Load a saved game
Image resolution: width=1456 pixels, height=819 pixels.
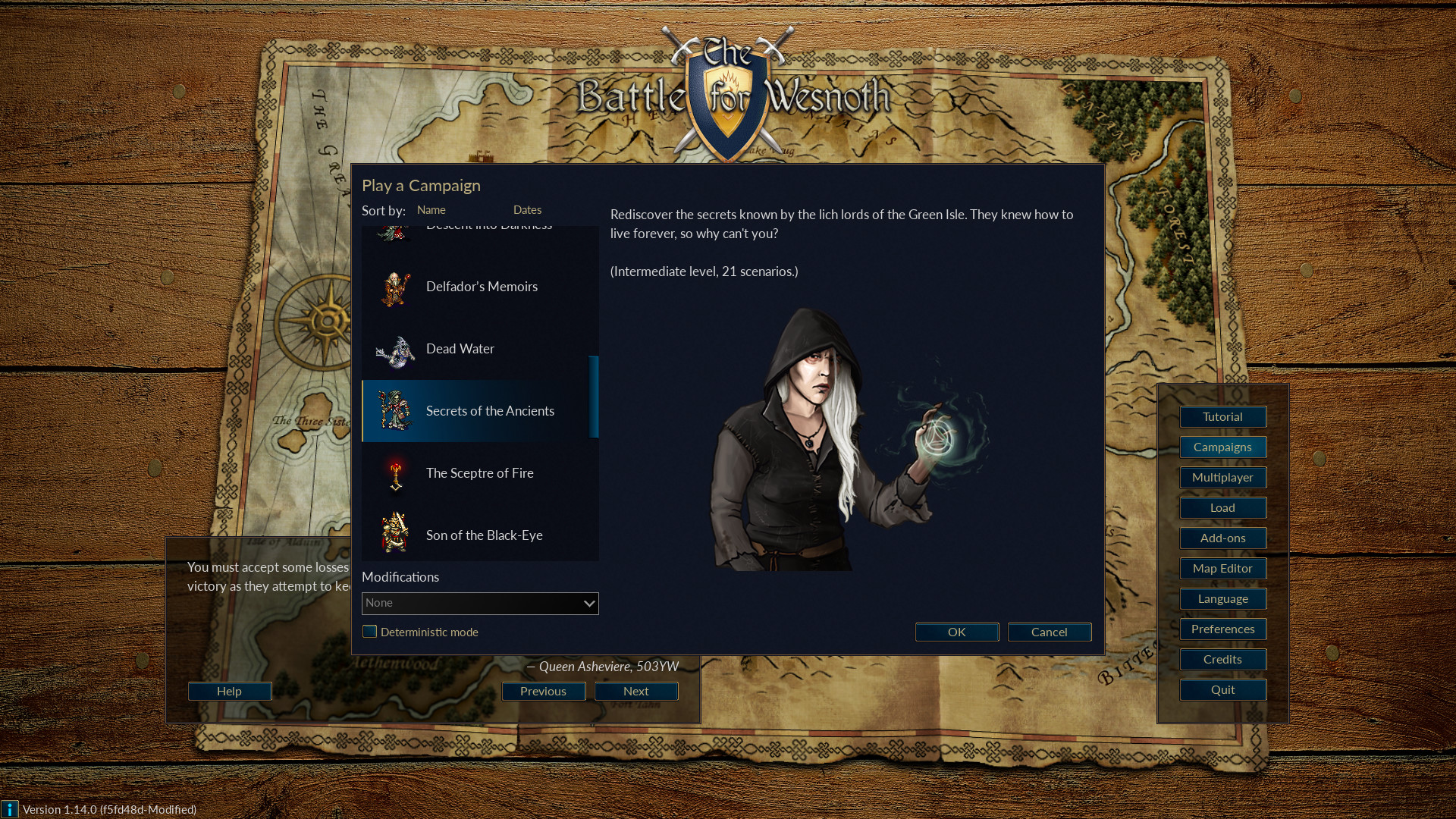[x=1222, y=507]
